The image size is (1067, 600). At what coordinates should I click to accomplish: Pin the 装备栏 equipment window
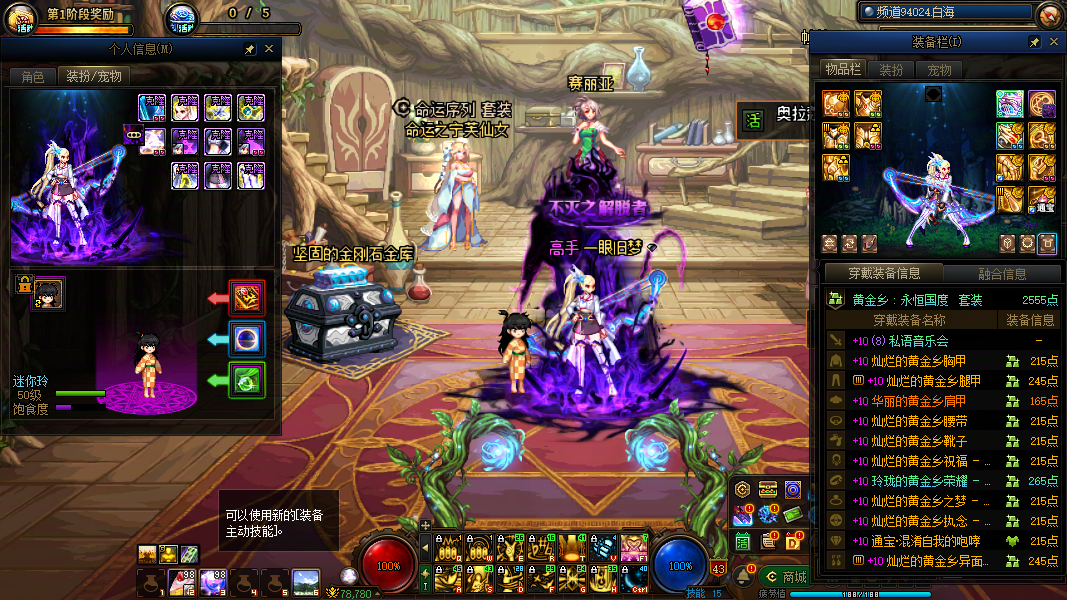[1035, 42]
